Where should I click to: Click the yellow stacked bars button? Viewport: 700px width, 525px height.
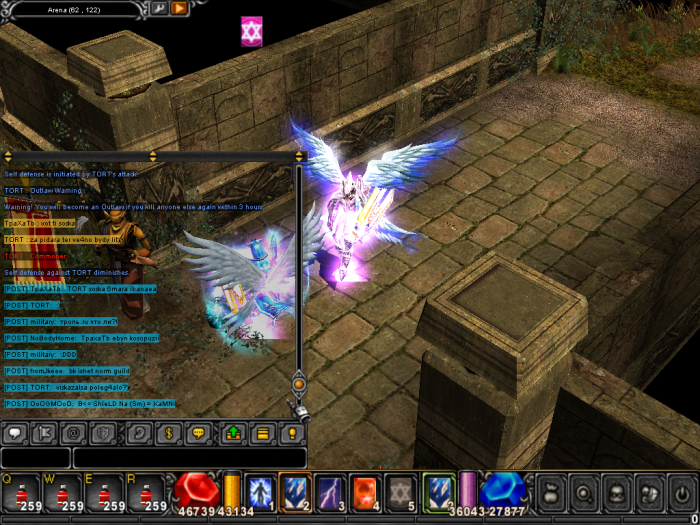(262, 434)
